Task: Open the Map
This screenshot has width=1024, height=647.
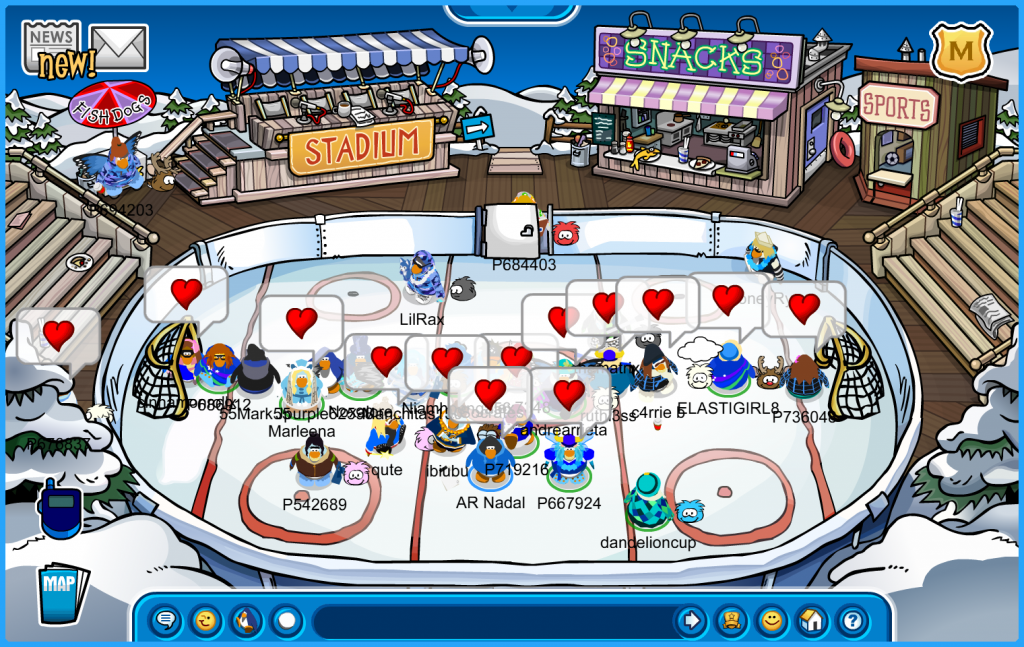Action: (62, 592)
